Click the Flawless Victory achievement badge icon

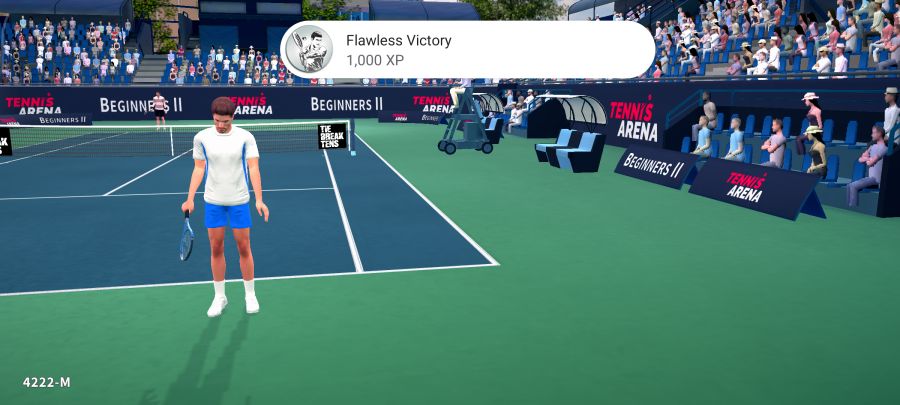click(x=309, y=50)
